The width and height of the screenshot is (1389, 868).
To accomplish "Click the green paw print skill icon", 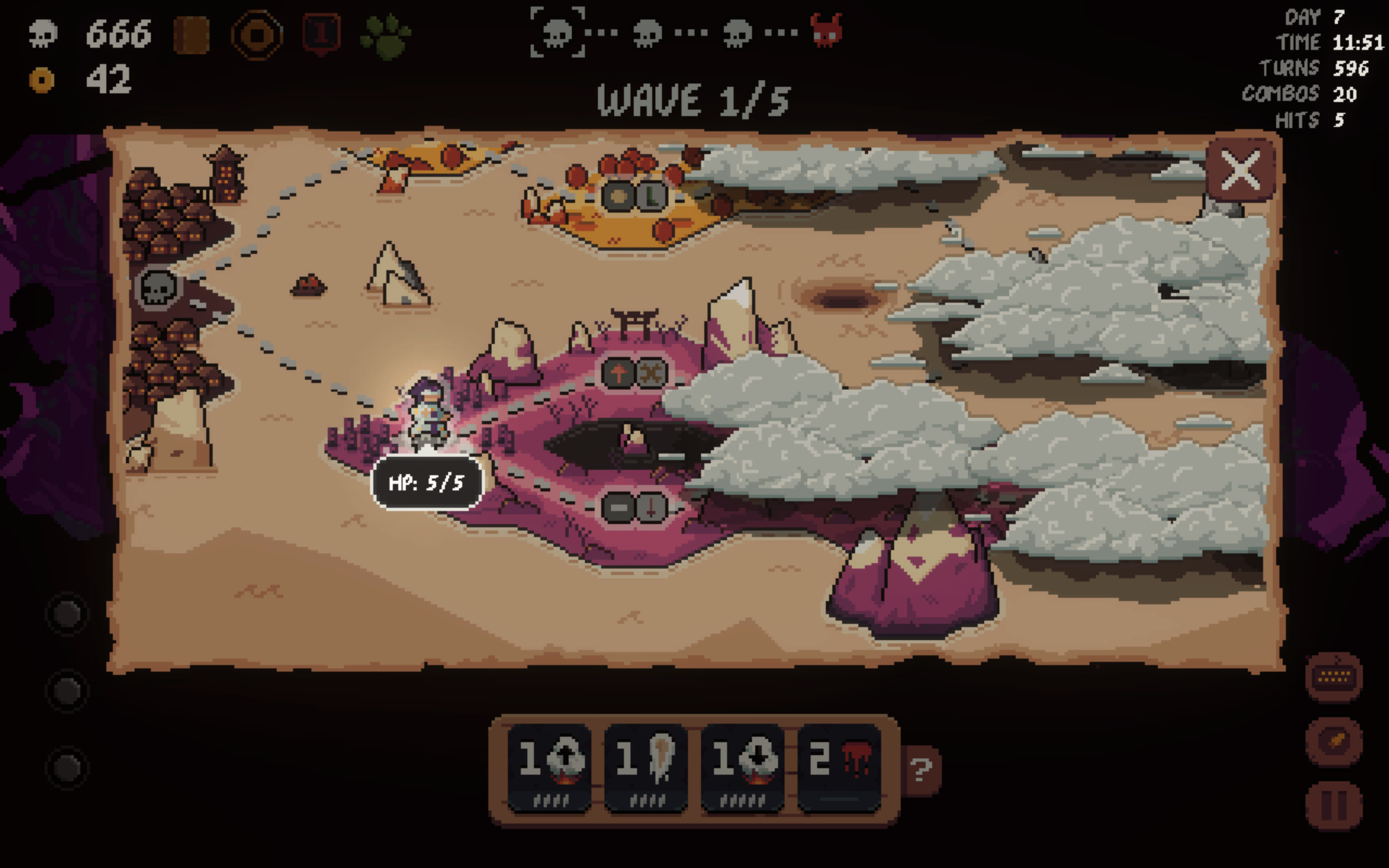I will [385, 36].
